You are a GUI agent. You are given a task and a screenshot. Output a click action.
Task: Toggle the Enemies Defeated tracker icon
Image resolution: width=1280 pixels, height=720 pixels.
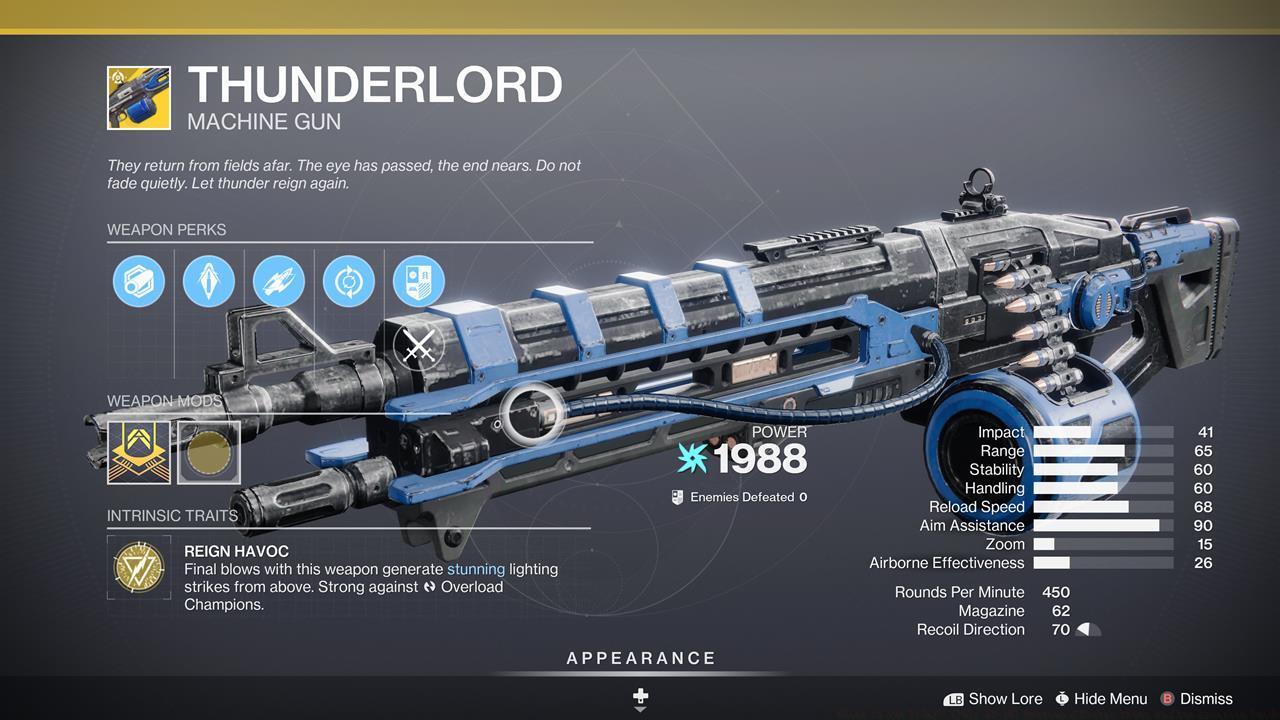point(676,496)
